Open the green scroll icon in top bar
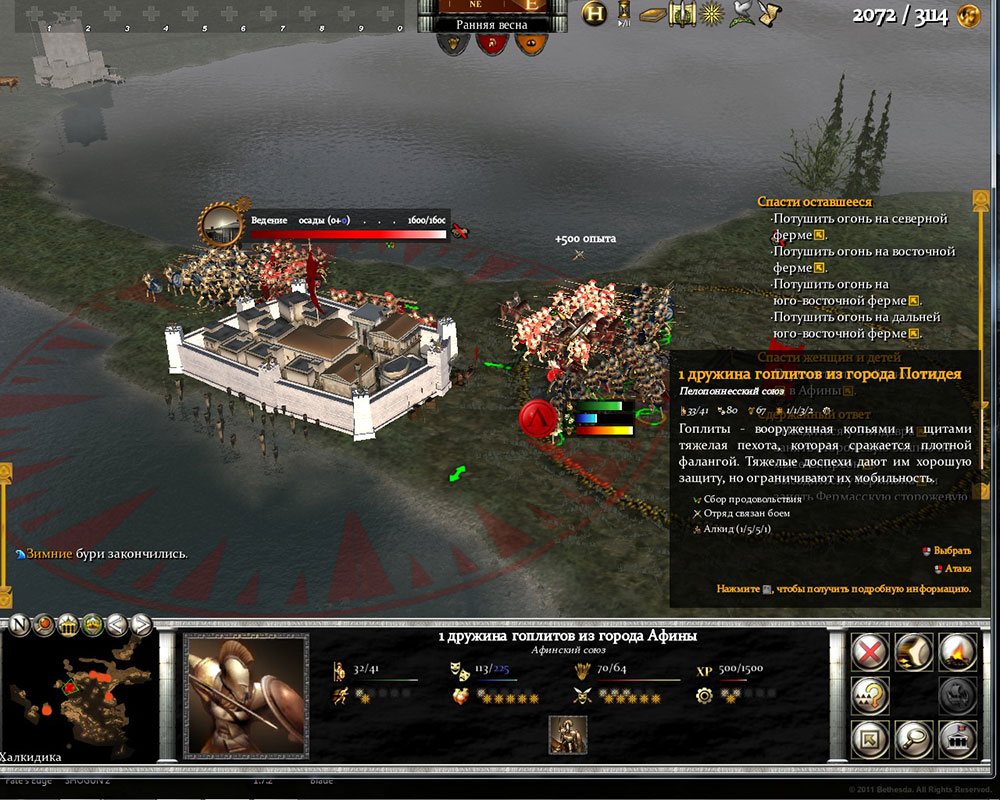Screen dimensions: 1000x800 [x=683, y=14]
